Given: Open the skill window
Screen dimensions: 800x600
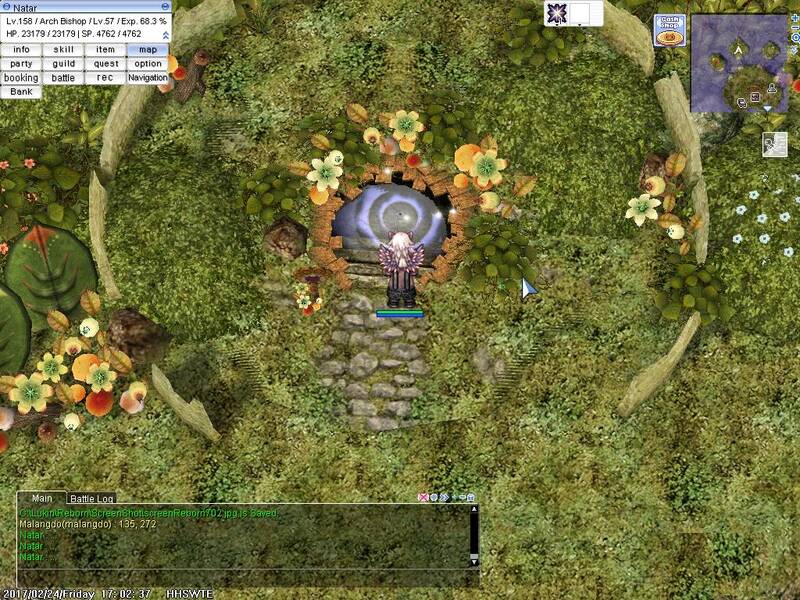Looking at the screenshot, I should click(63, 49).
